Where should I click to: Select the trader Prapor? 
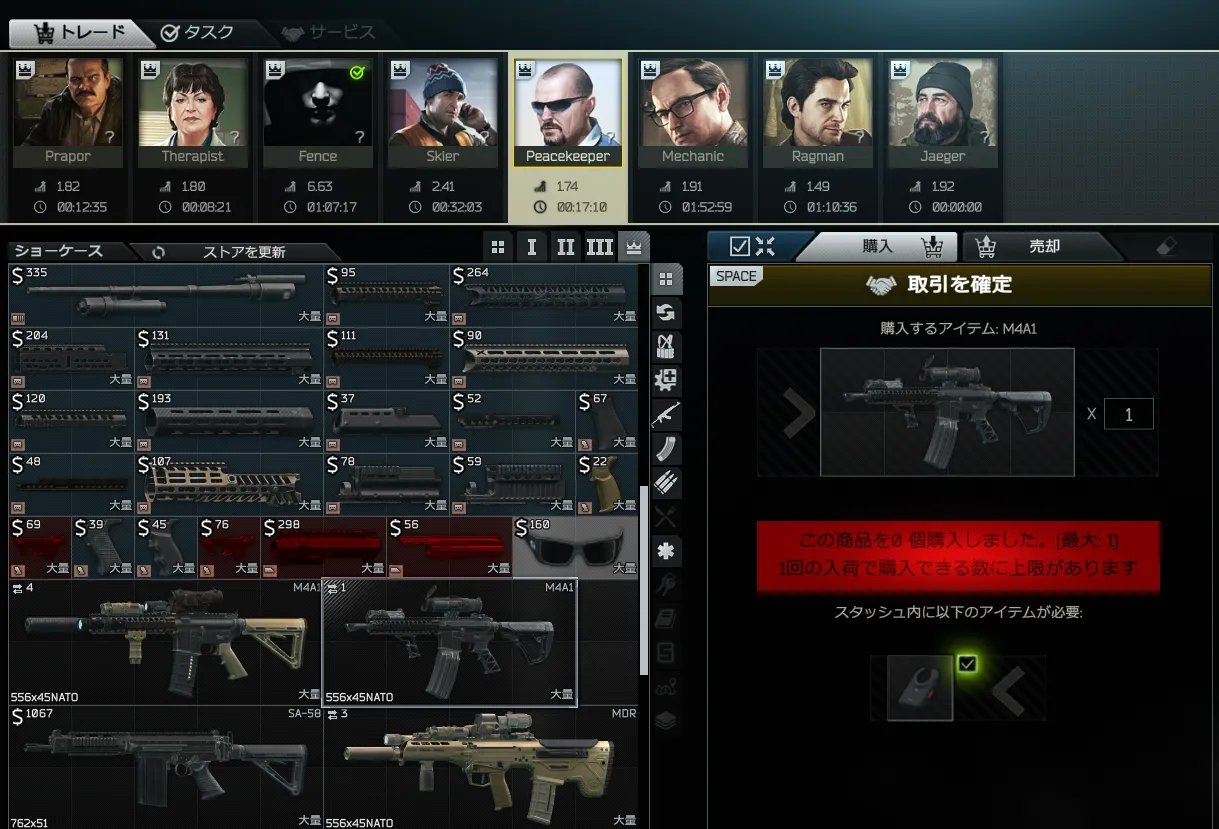[x=68, y=111]
